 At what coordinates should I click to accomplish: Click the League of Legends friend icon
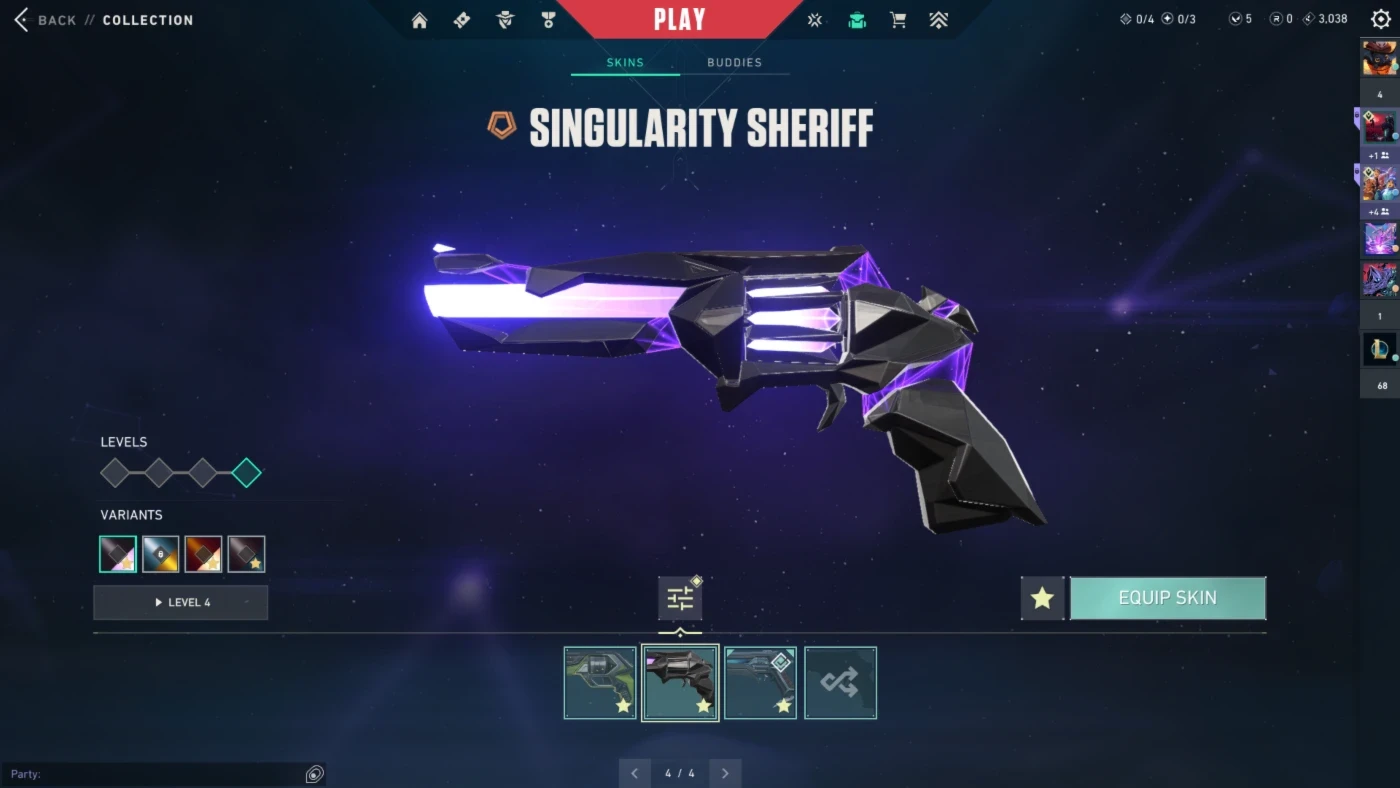[1380, 349]
